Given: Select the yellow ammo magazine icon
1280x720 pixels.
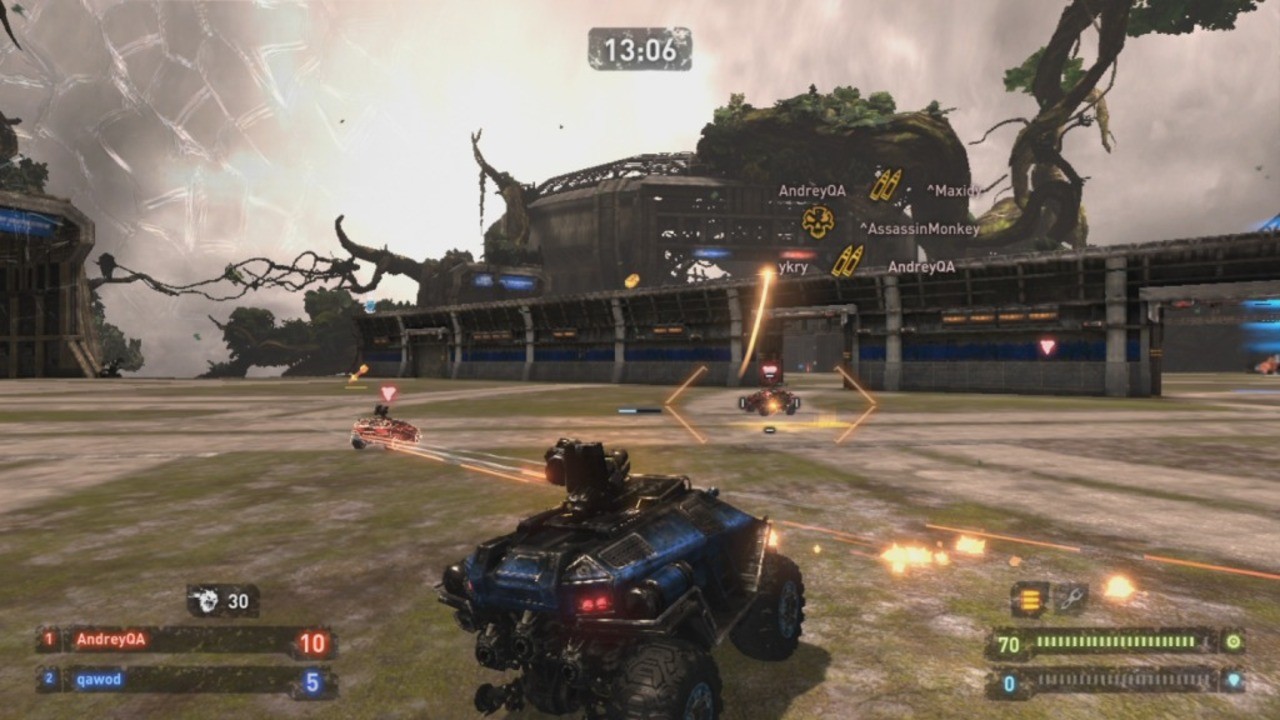Looking at the screenshot, I should click(1029, 597).
